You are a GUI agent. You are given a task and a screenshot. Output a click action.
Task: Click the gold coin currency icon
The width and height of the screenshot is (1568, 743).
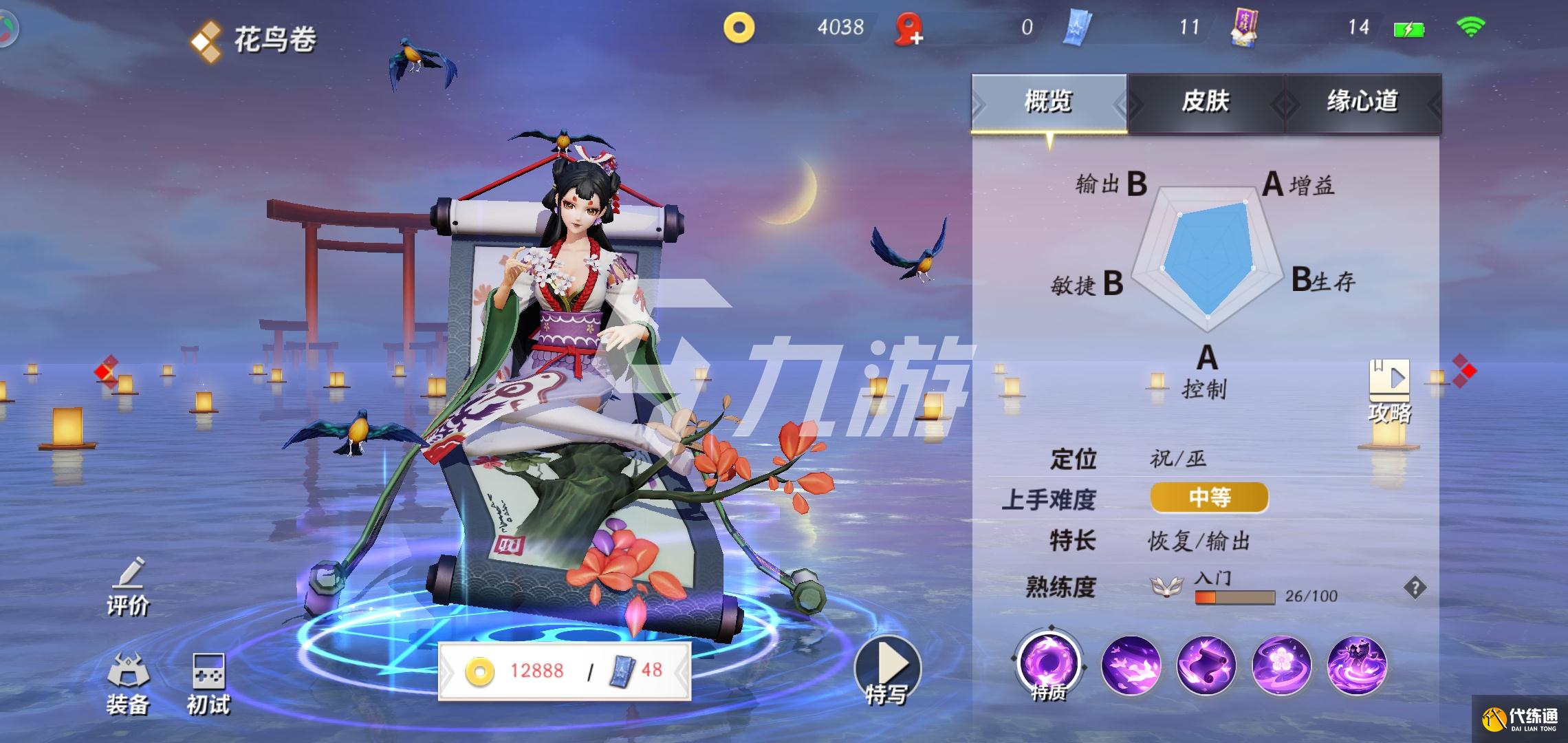click(741, 28)
